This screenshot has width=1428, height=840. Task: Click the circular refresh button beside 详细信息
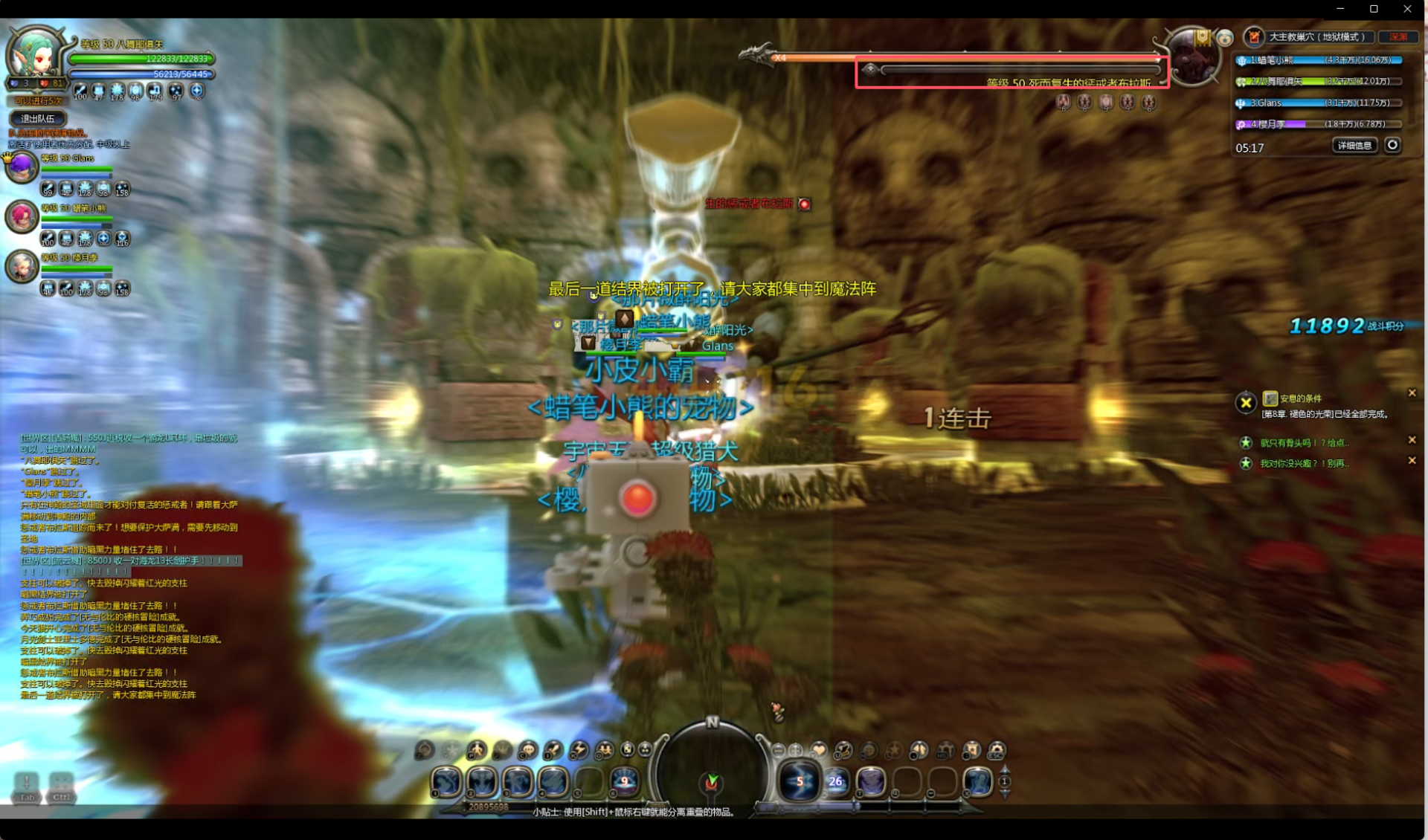pos(1392,145)
